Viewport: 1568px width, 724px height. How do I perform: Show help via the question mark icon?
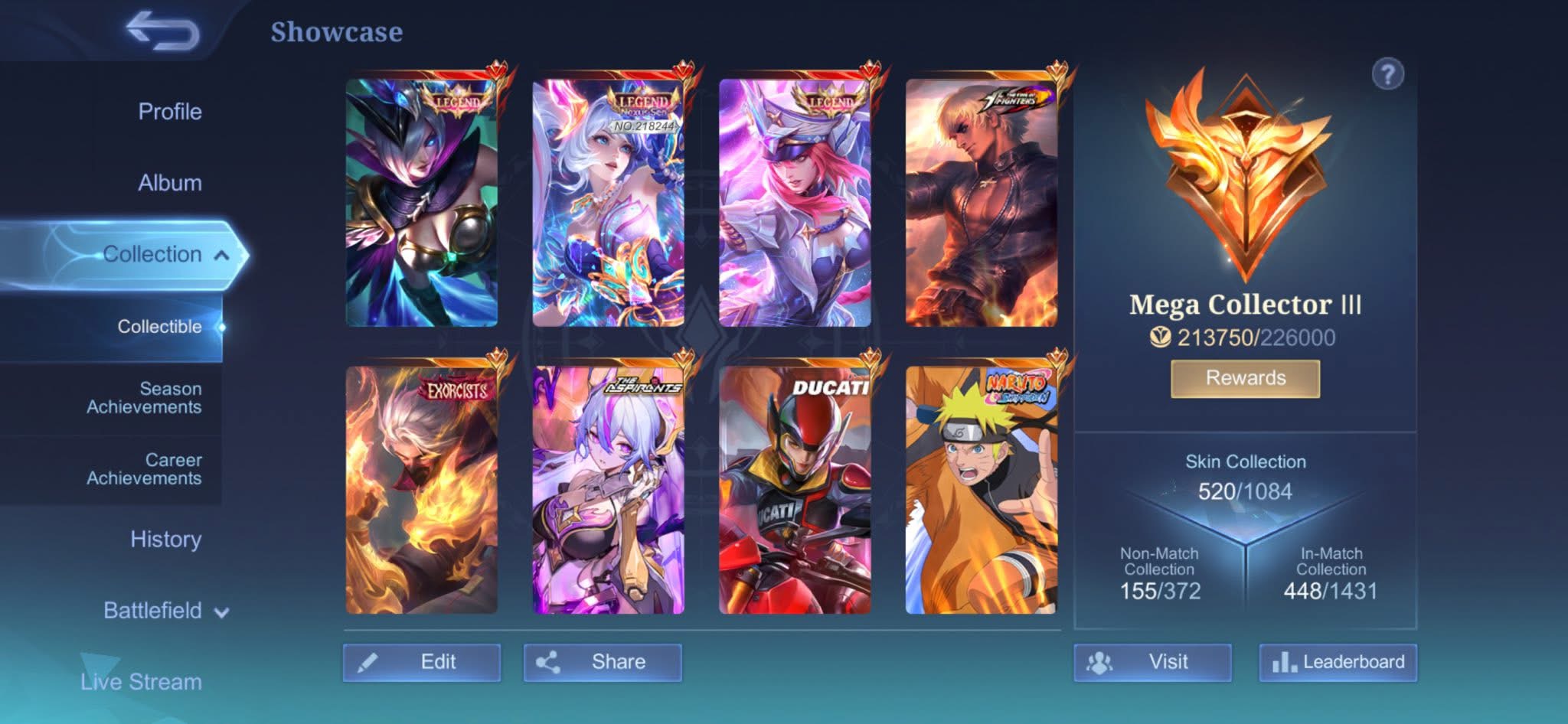pos(1387,75)
